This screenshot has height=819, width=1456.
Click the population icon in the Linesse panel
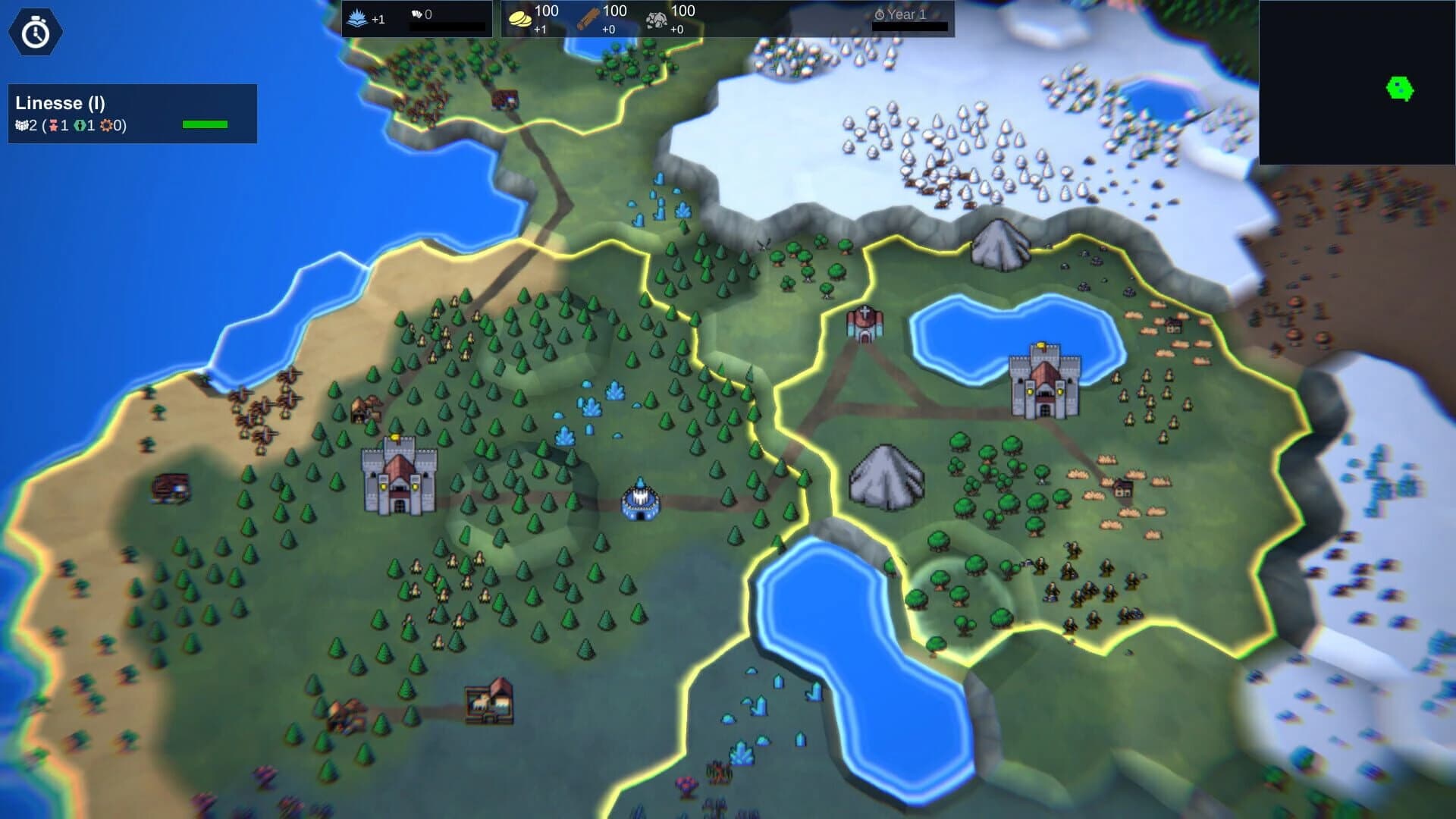pos(21,125)
